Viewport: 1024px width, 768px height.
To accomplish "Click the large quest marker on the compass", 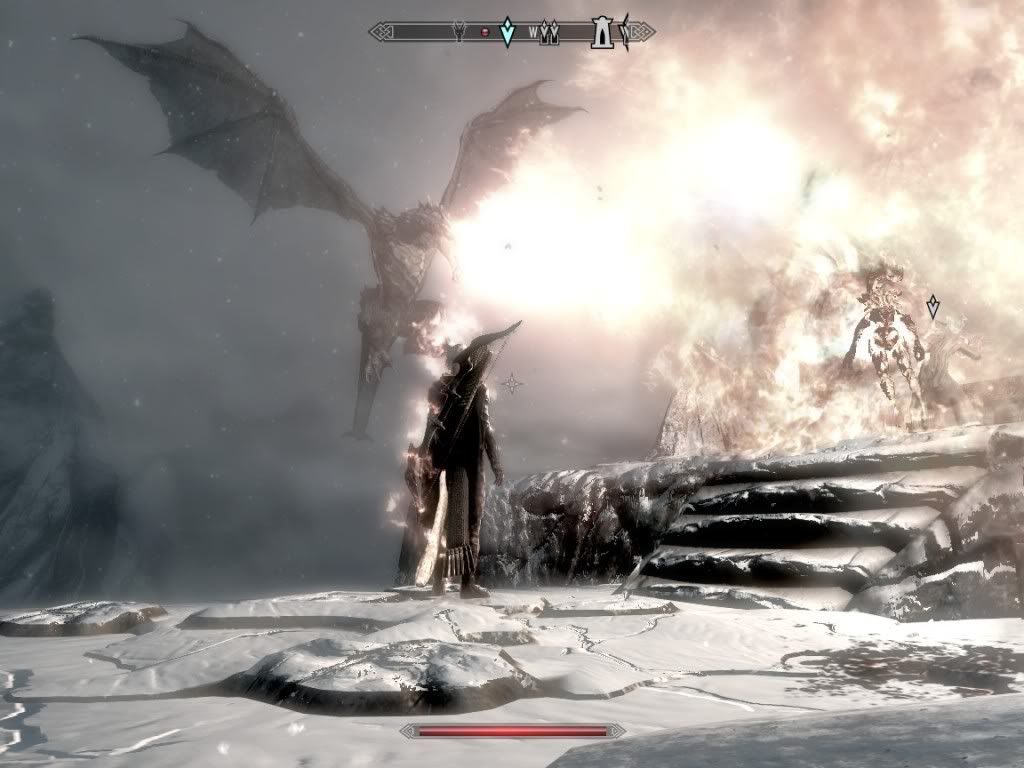I will click(x=507, y=31).
